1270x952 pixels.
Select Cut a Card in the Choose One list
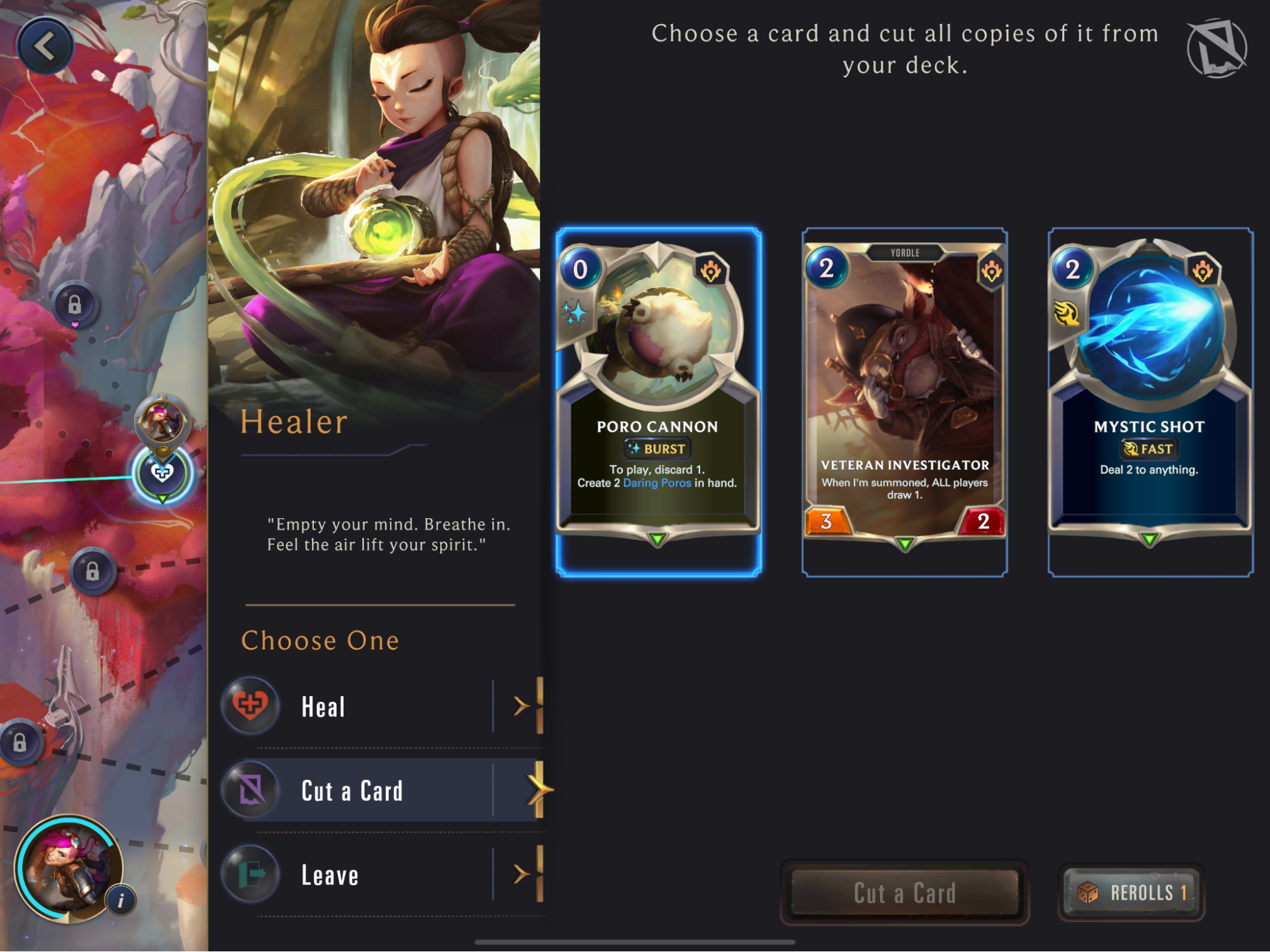(381, 791)
